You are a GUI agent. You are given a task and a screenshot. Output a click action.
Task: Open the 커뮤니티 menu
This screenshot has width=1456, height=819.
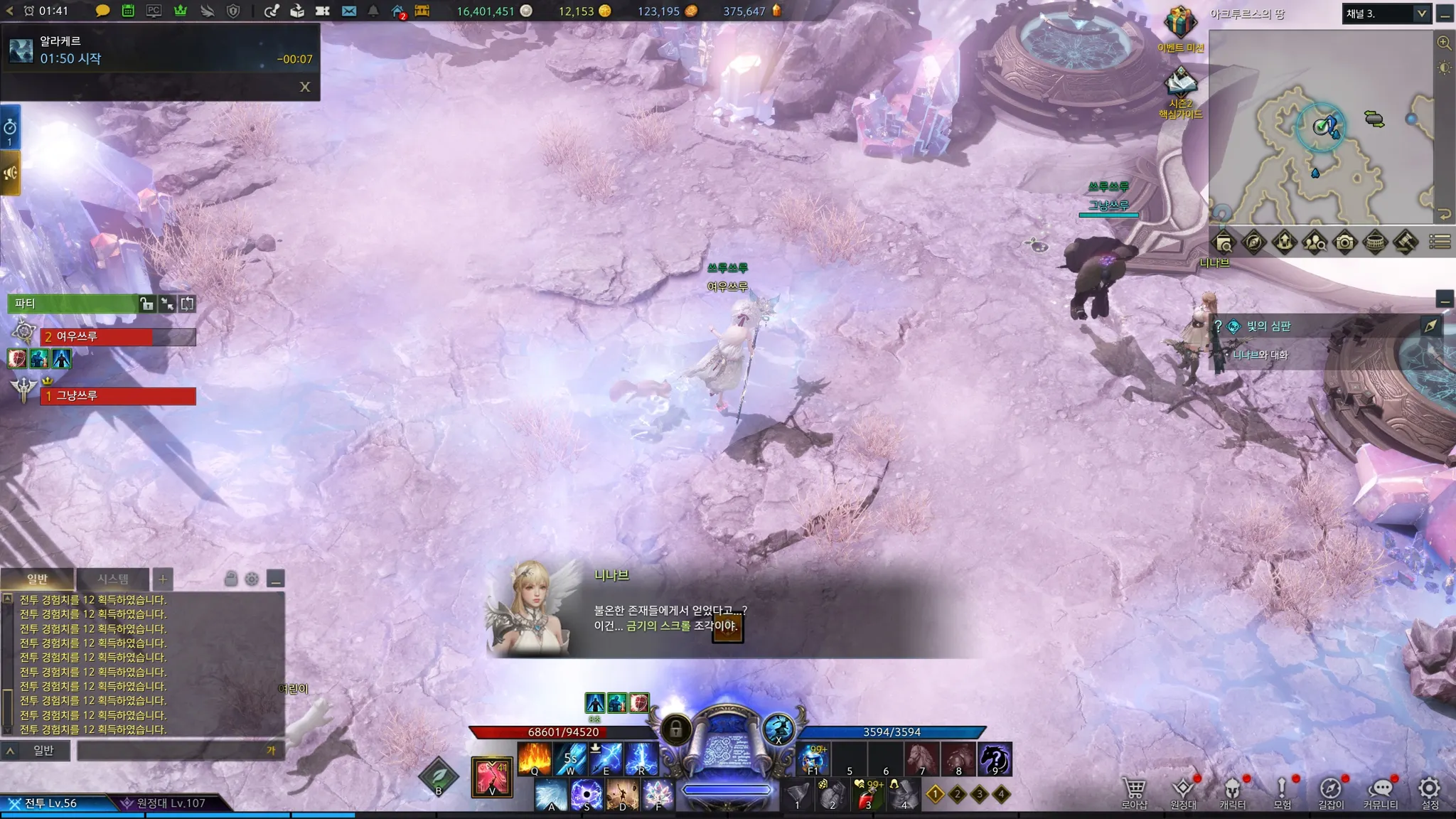(x=1380, y=791)
